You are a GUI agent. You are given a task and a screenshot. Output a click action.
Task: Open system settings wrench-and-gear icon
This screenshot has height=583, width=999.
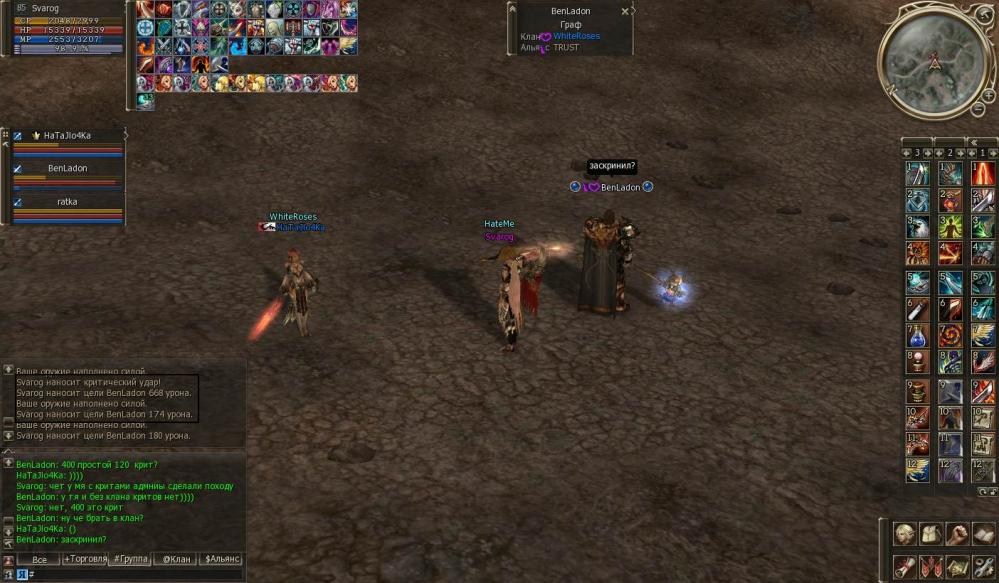click(983, 567)
